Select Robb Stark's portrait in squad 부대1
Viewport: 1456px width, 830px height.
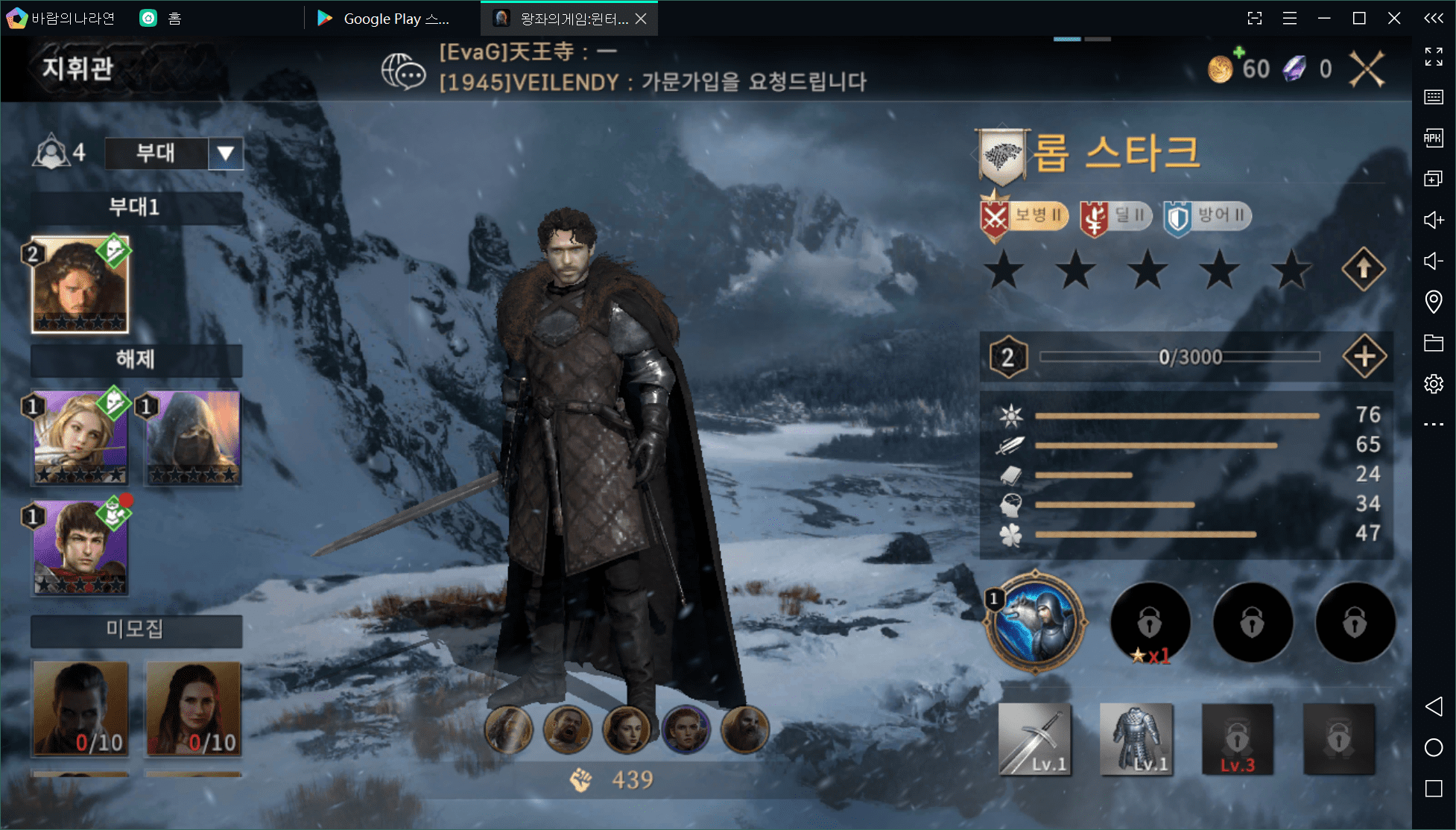[80, 284]
